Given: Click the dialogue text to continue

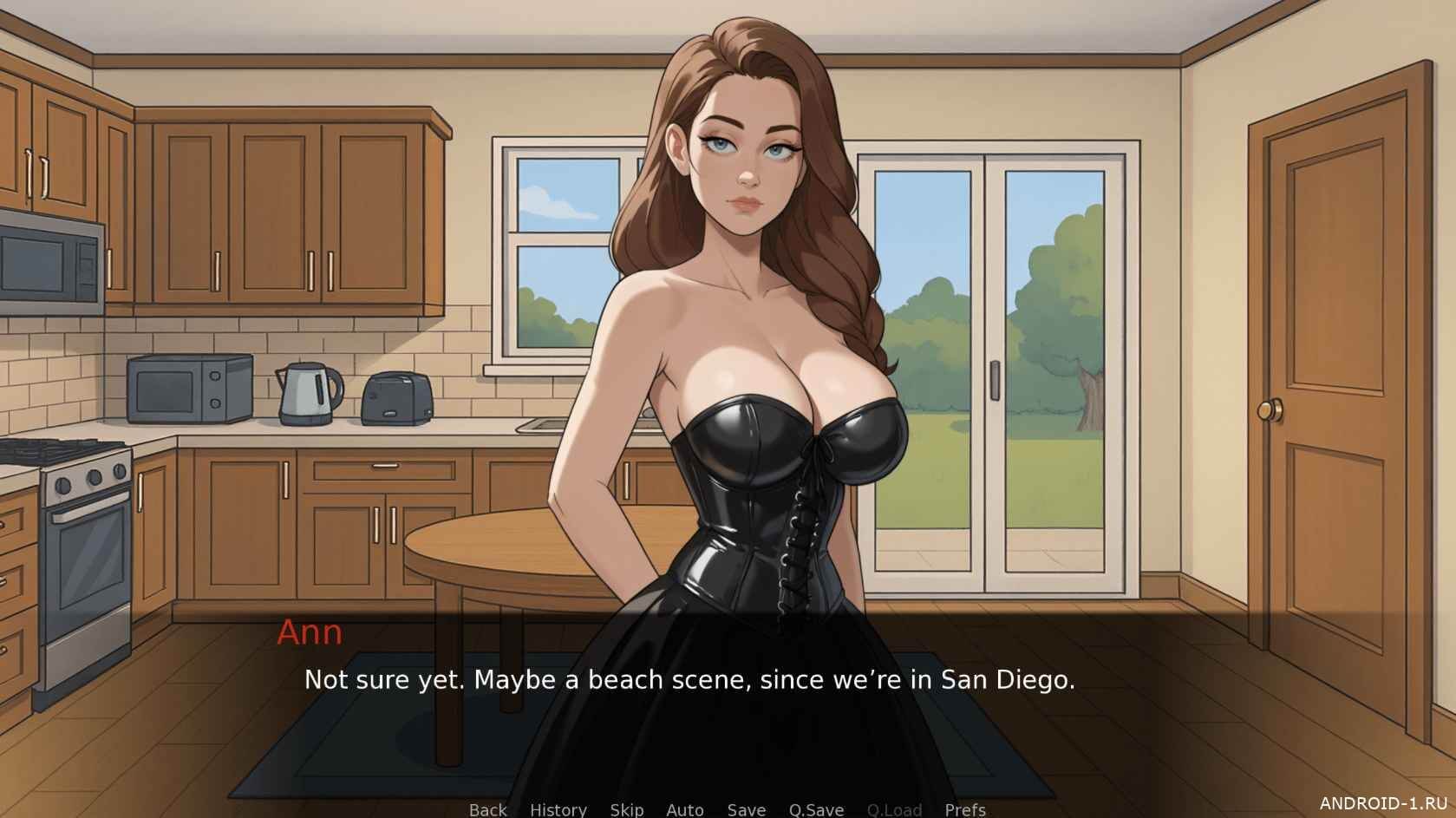Looking at the screenshot, I should click(x=689, y=679).
